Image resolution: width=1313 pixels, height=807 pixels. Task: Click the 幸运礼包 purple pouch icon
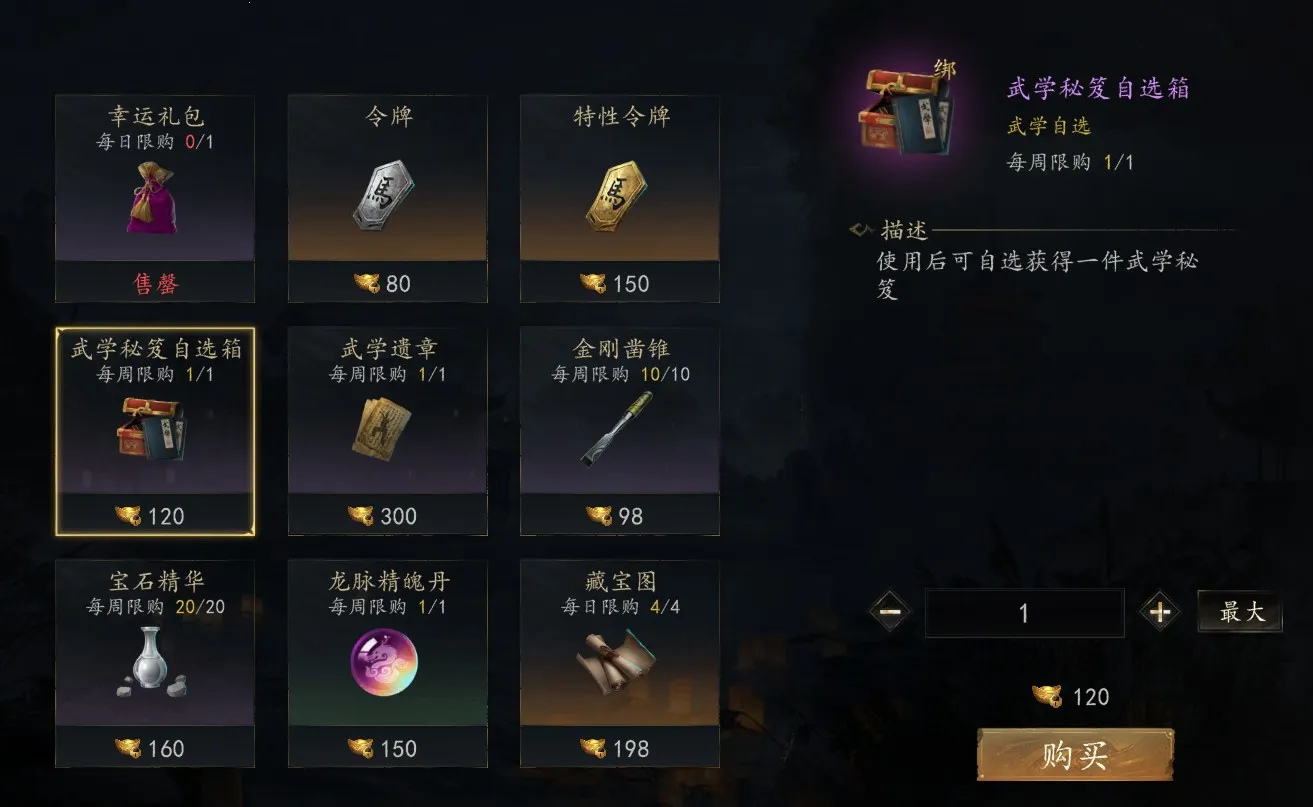click(155, 200)
